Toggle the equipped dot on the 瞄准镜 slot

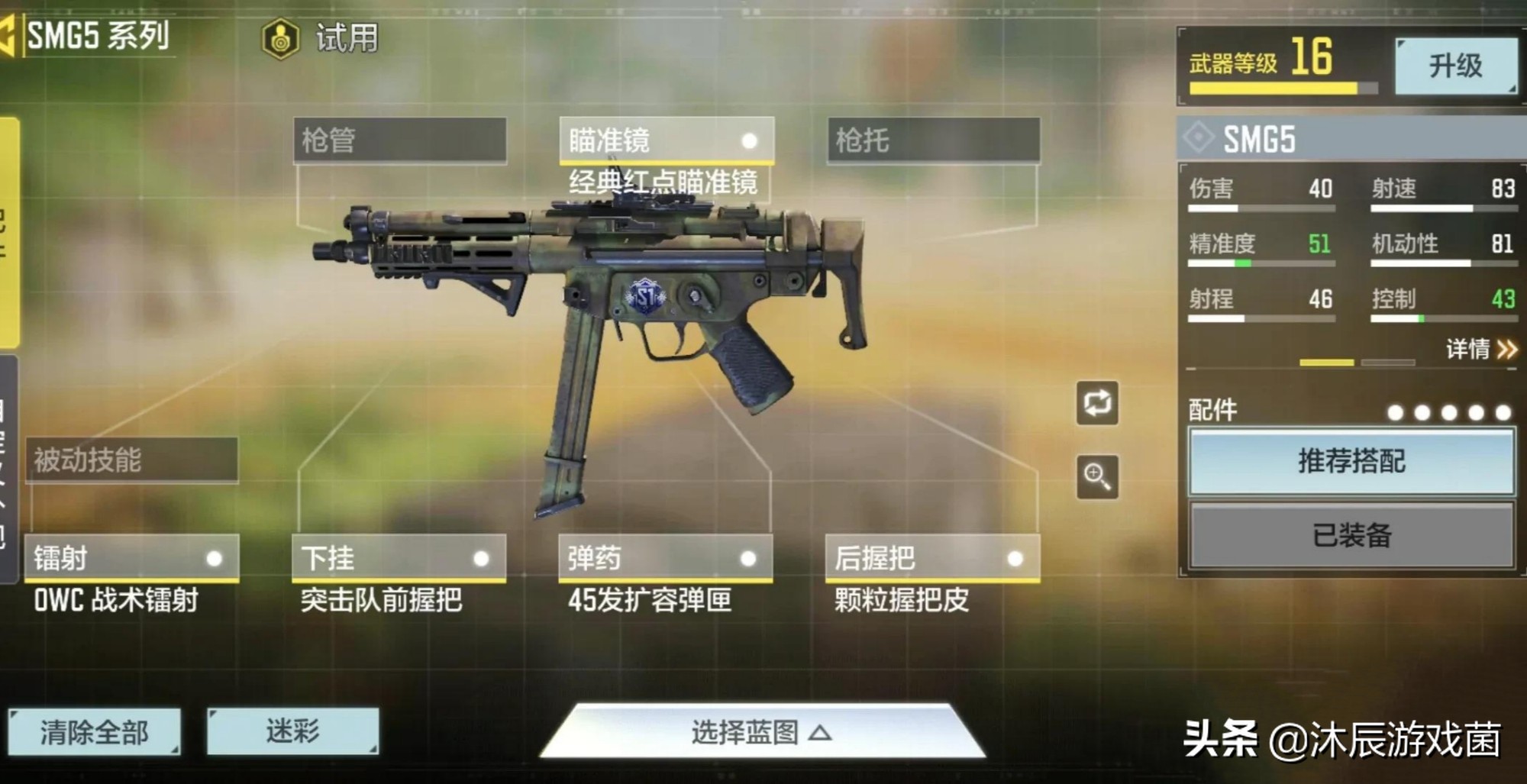750,142
